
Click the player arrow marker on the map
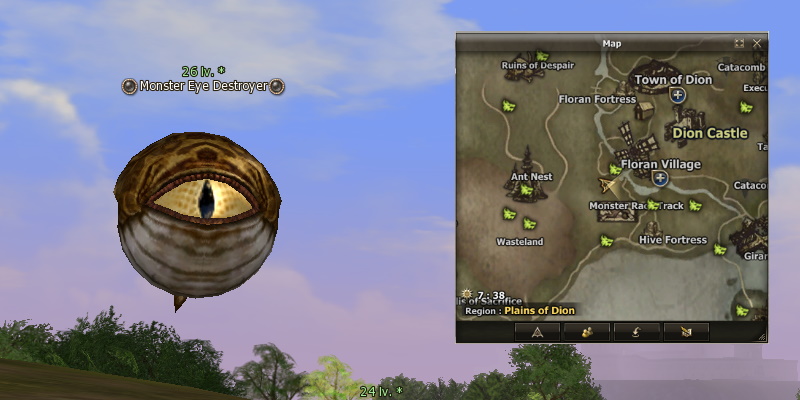point(608,185)
